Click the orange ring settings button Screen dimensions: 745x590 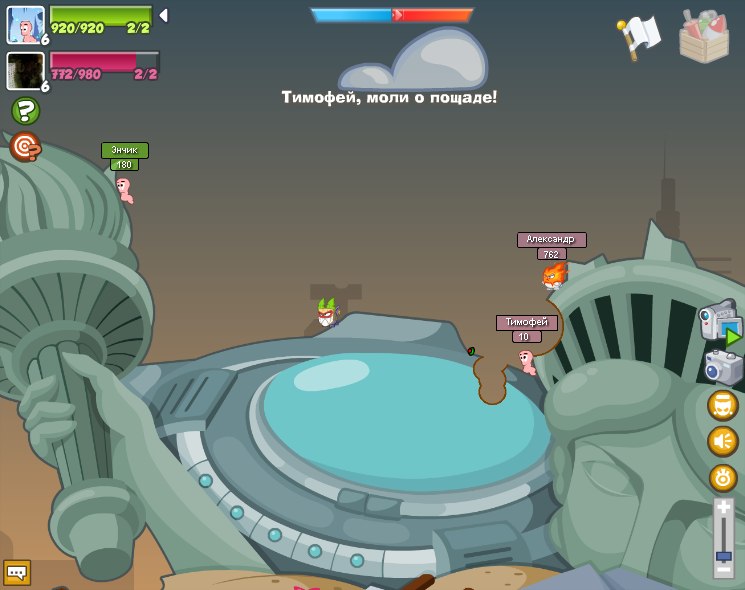[723, 478]
